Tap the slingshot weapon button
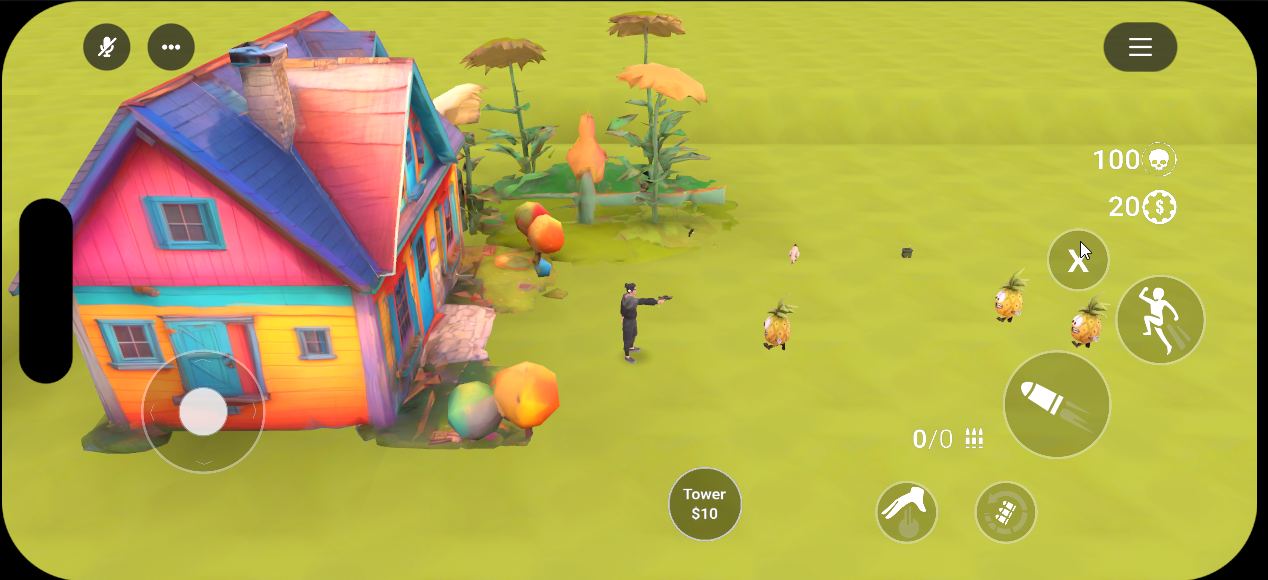 [906, 512]
